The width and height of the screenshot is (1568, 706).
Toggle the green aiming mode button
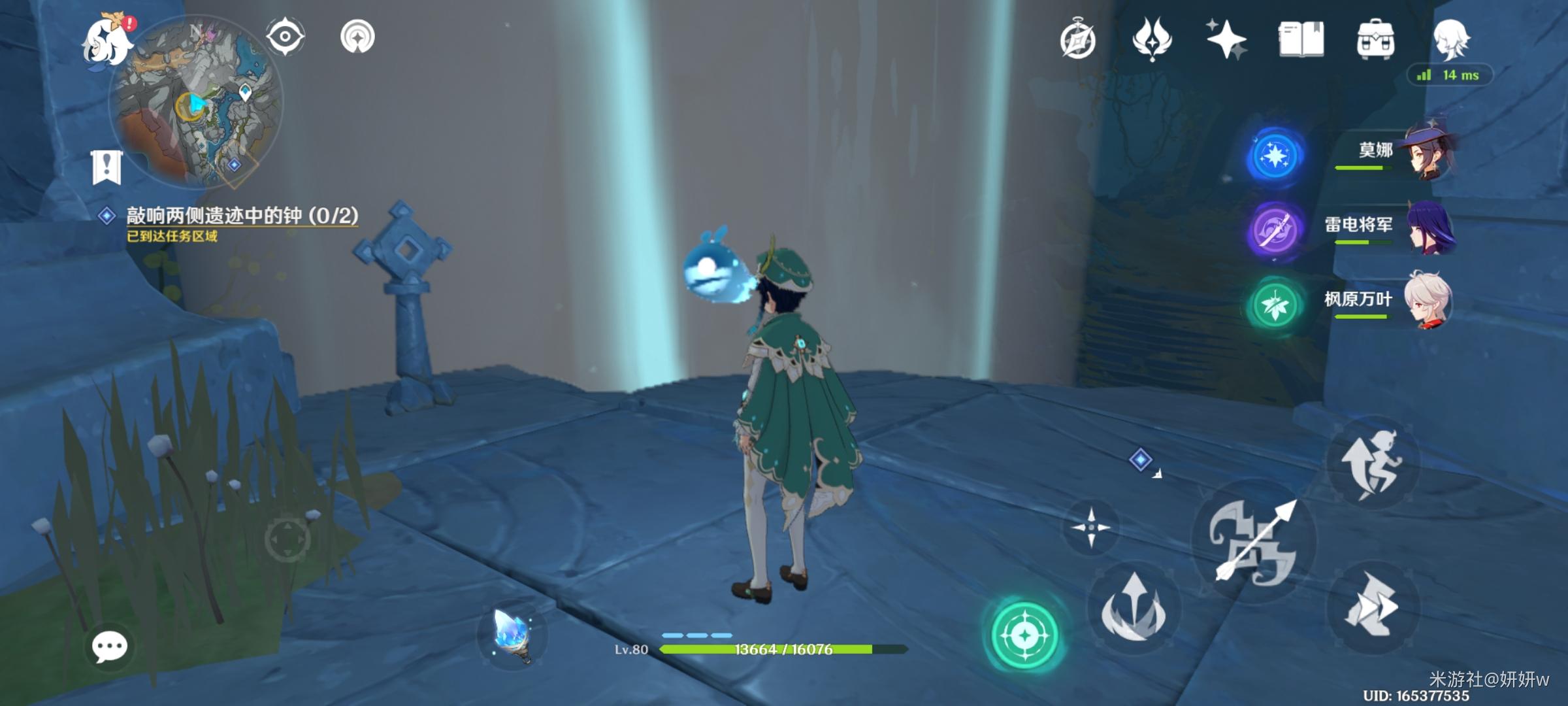[1024, 634]
